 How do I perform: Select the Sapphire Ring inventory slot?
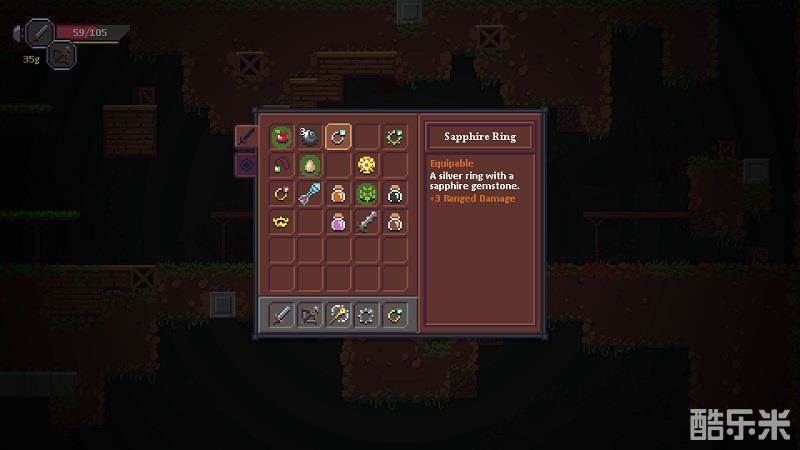pos(339,136)
